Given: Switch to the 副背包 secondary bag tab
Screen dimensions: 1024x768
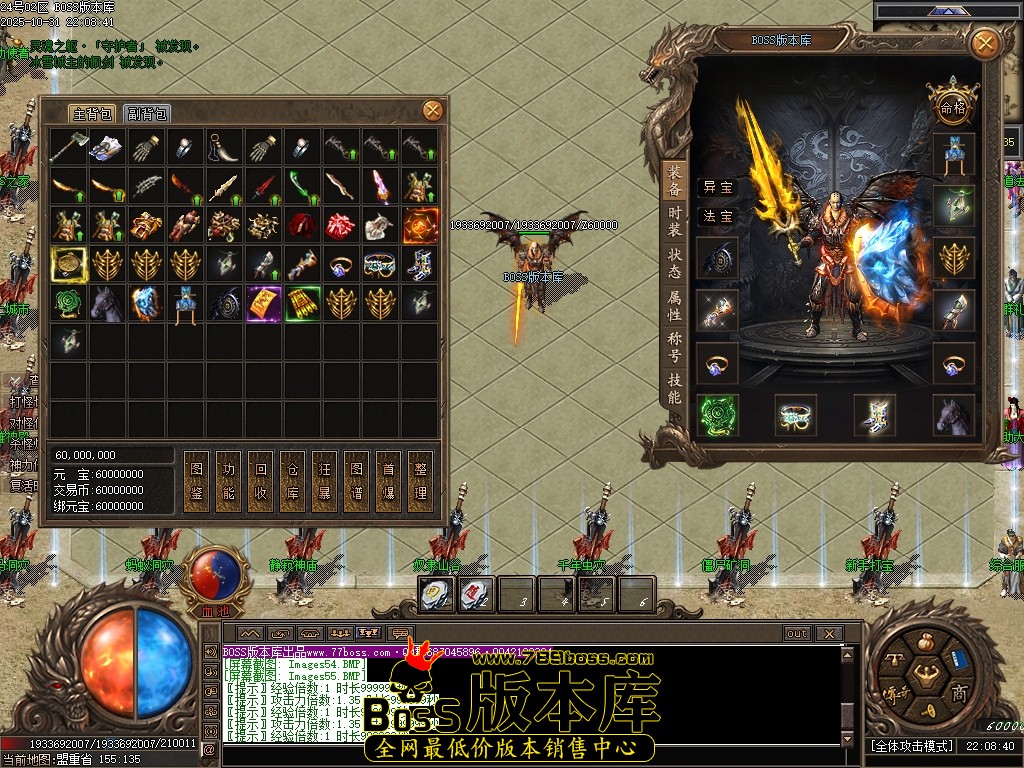Looking at the screenshot, I should (147, 113).
